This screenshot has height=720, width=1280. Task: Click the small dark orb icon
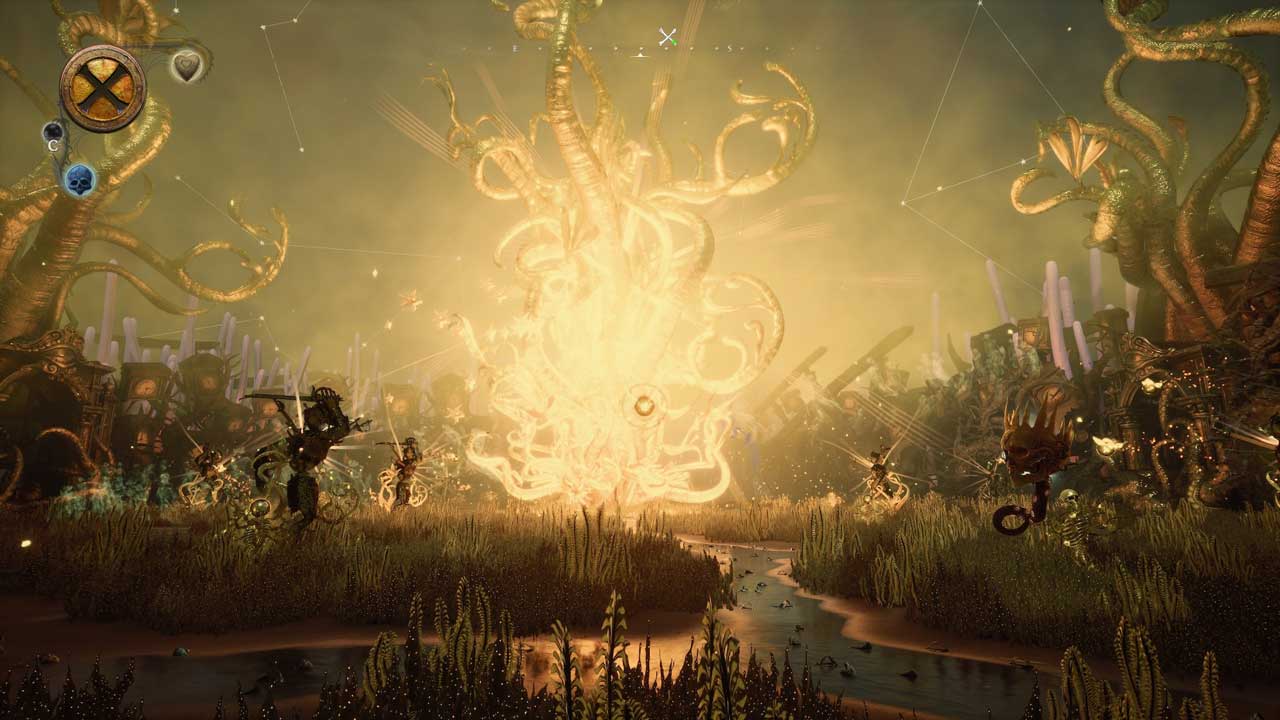pos(53,132)
